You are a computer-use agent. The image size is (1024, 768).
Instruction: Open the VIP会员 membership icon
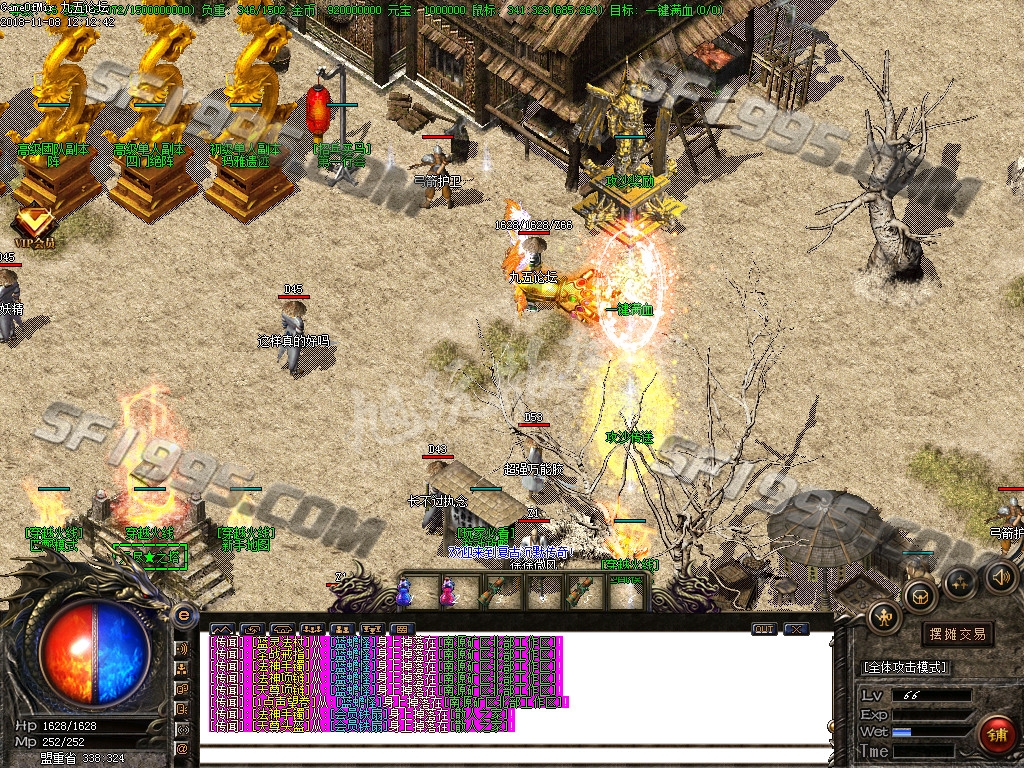(35, 222)
